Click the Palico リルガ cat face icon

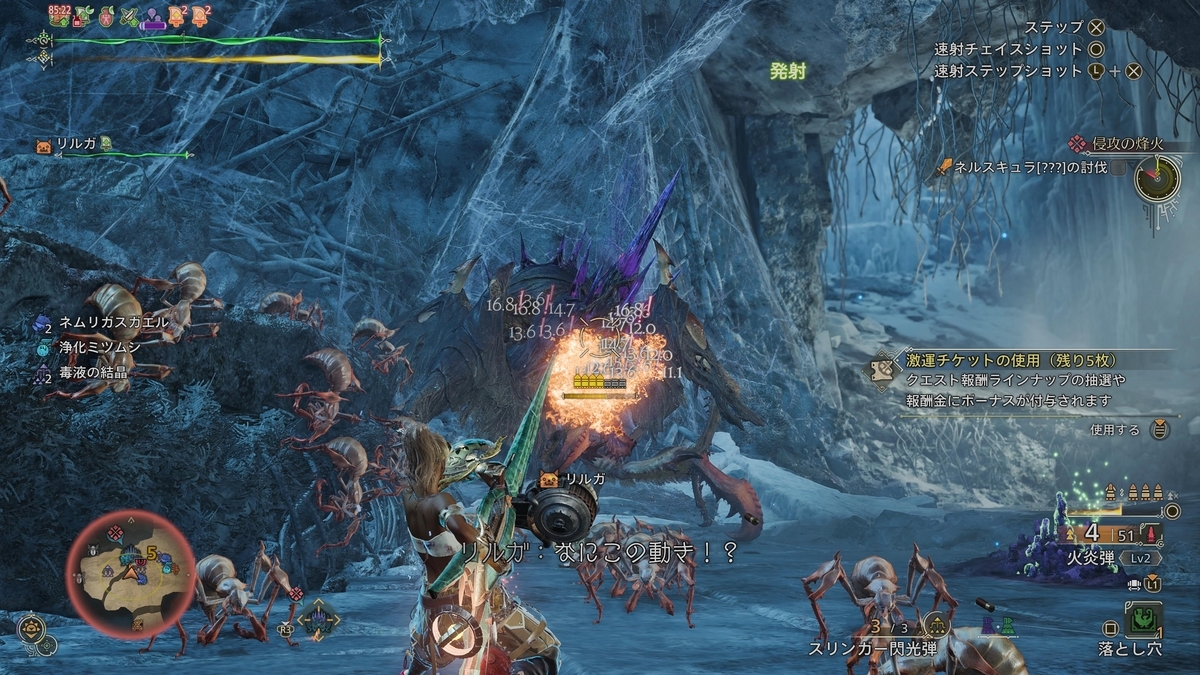45,145
